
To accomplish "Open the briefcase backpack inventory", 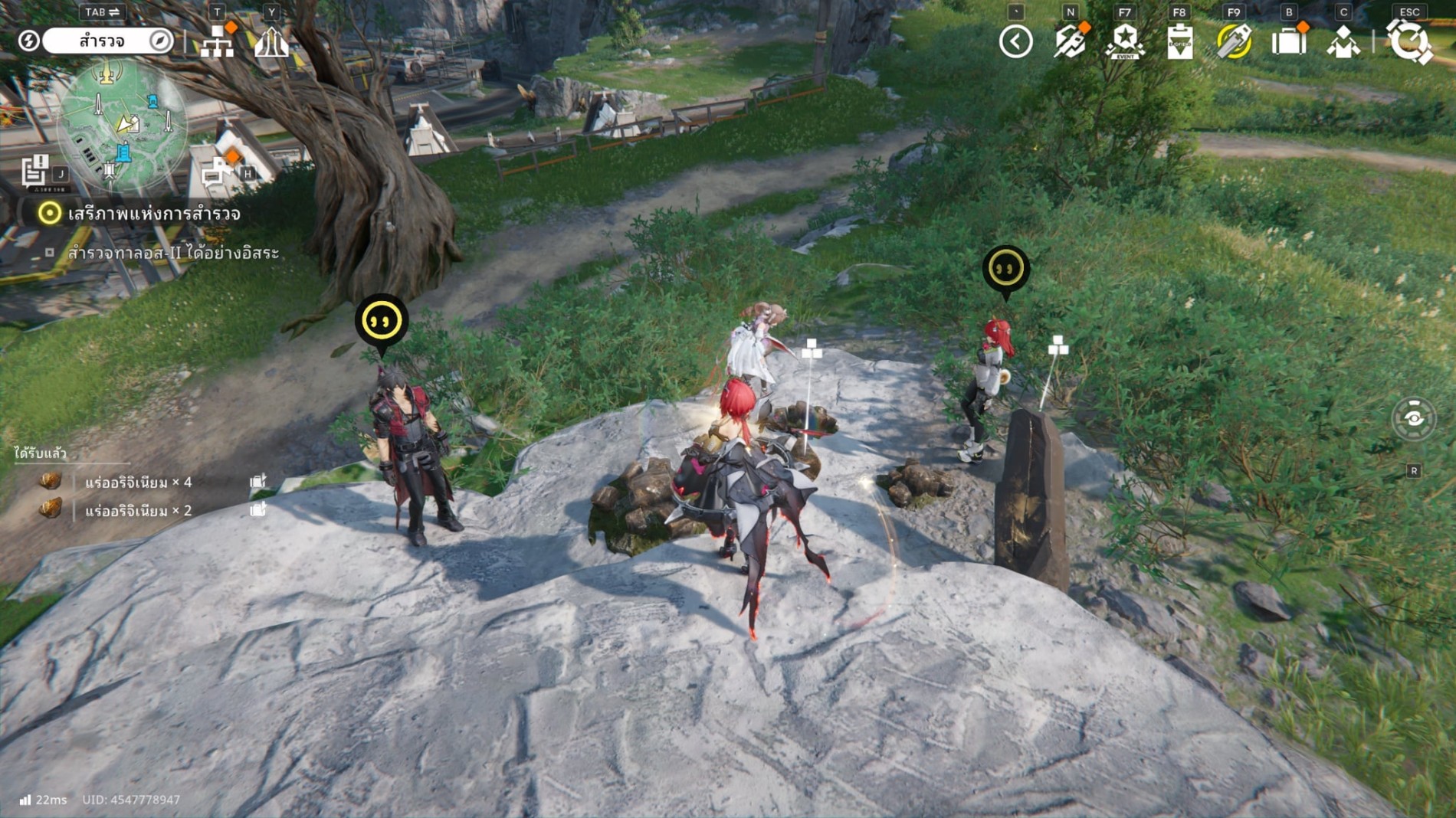I will tap(1289, 41).
